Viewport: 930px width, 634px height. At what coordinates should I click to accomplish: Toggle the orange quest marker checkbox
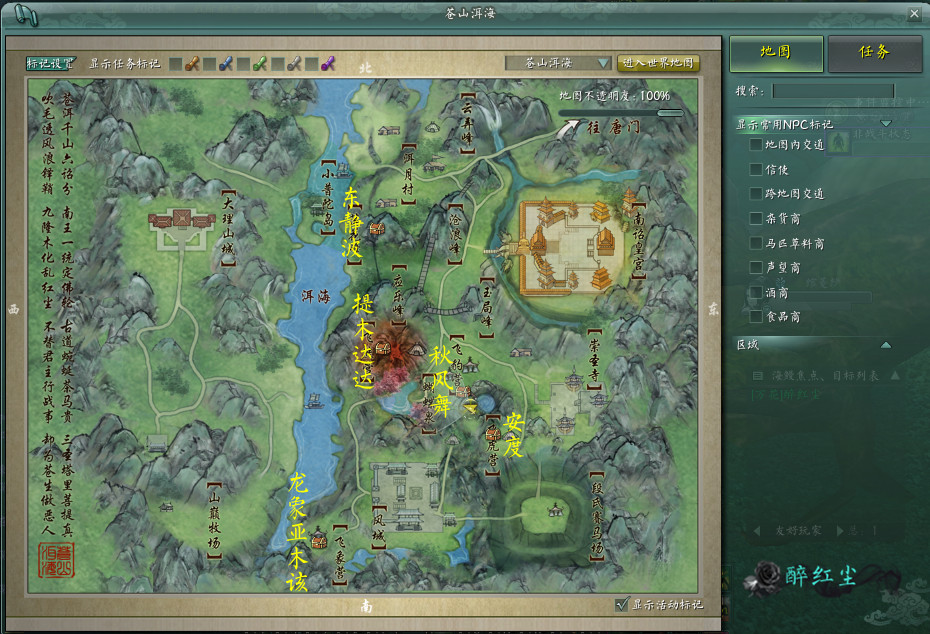tap(176, 64)
